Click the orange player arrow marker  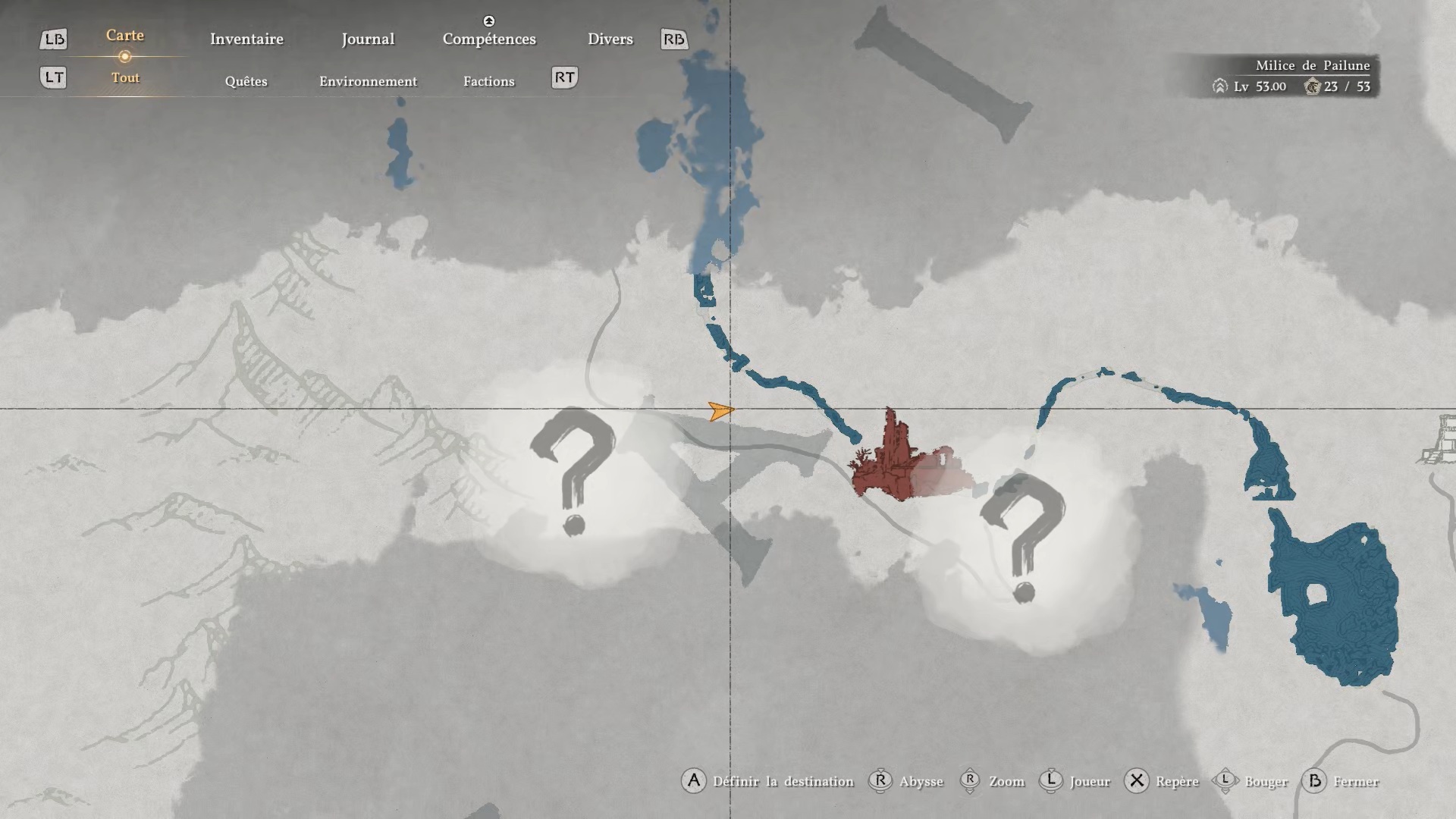click(720, 411)
